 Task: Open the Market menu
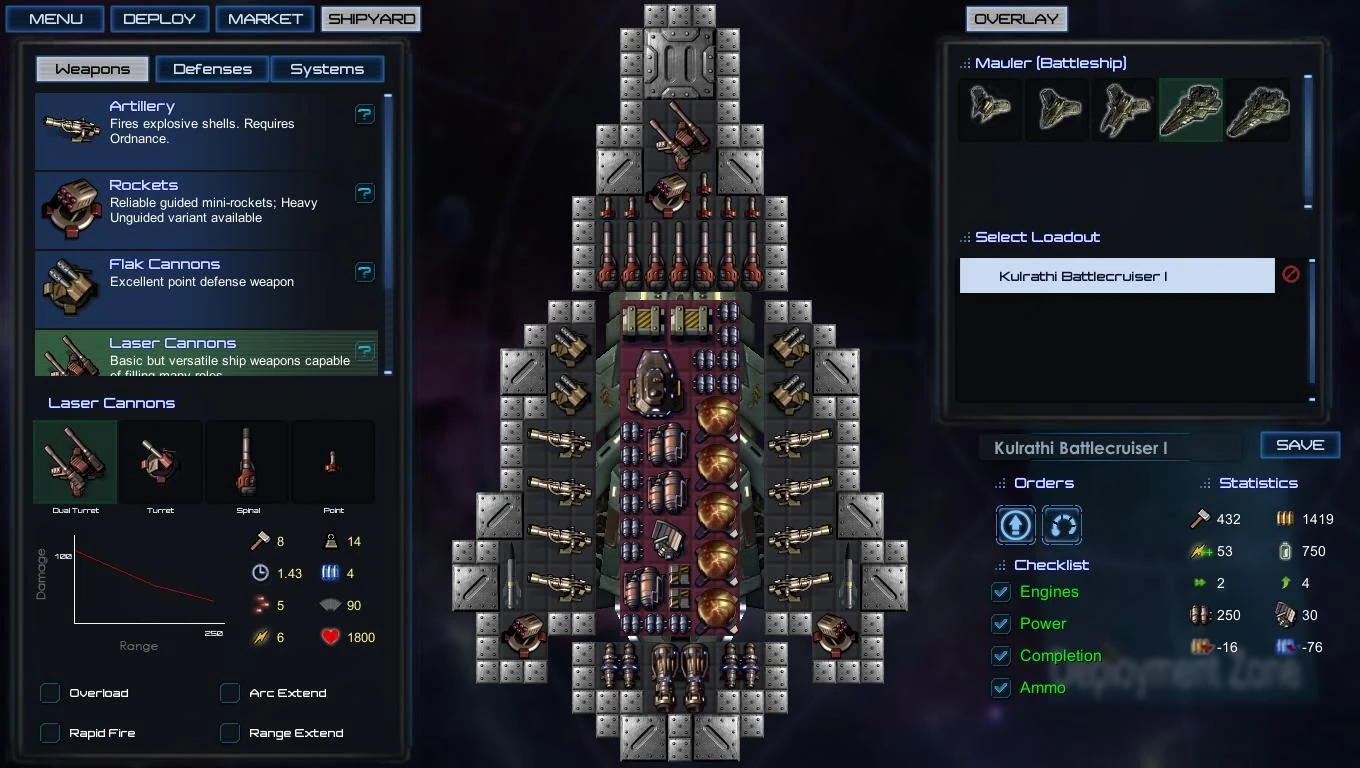(x=265, y=18)
